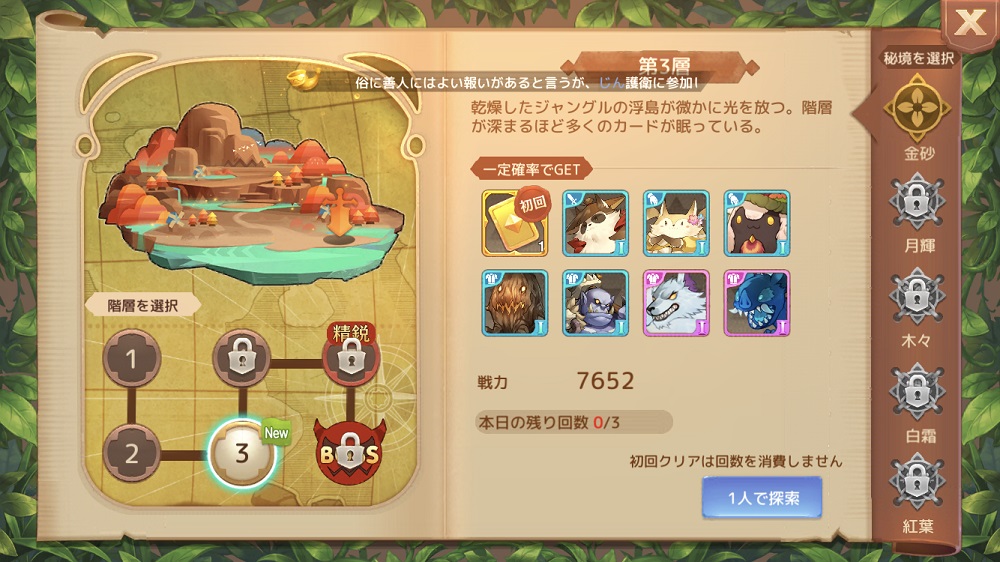Select the locked 月輝 realm tab

pos(916,202)
